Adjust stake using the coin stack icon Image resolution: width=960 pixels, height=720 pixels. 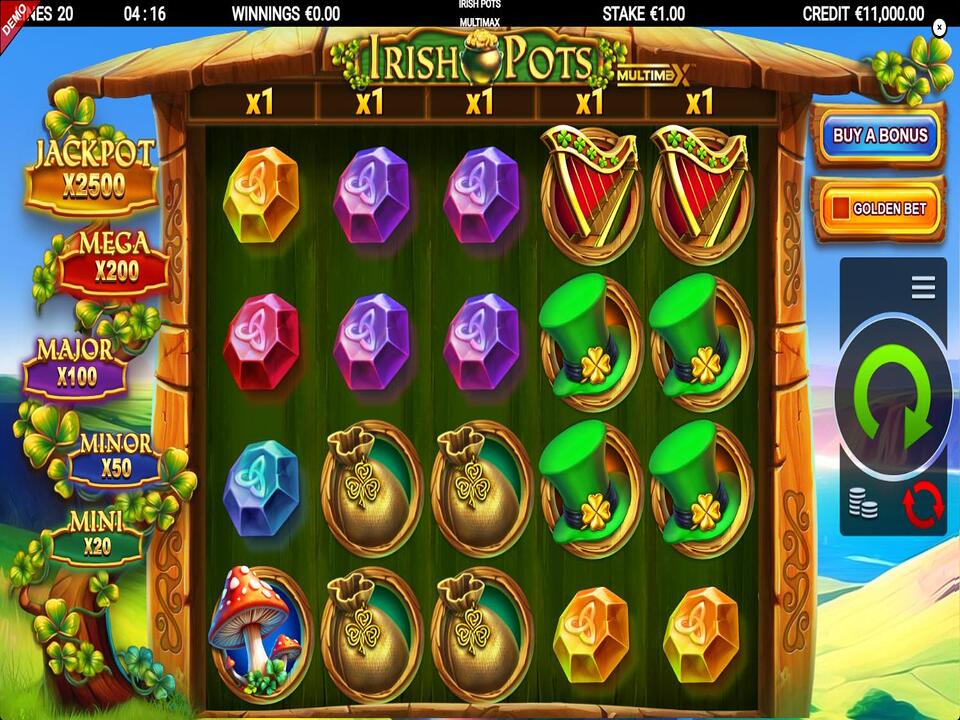863,503
